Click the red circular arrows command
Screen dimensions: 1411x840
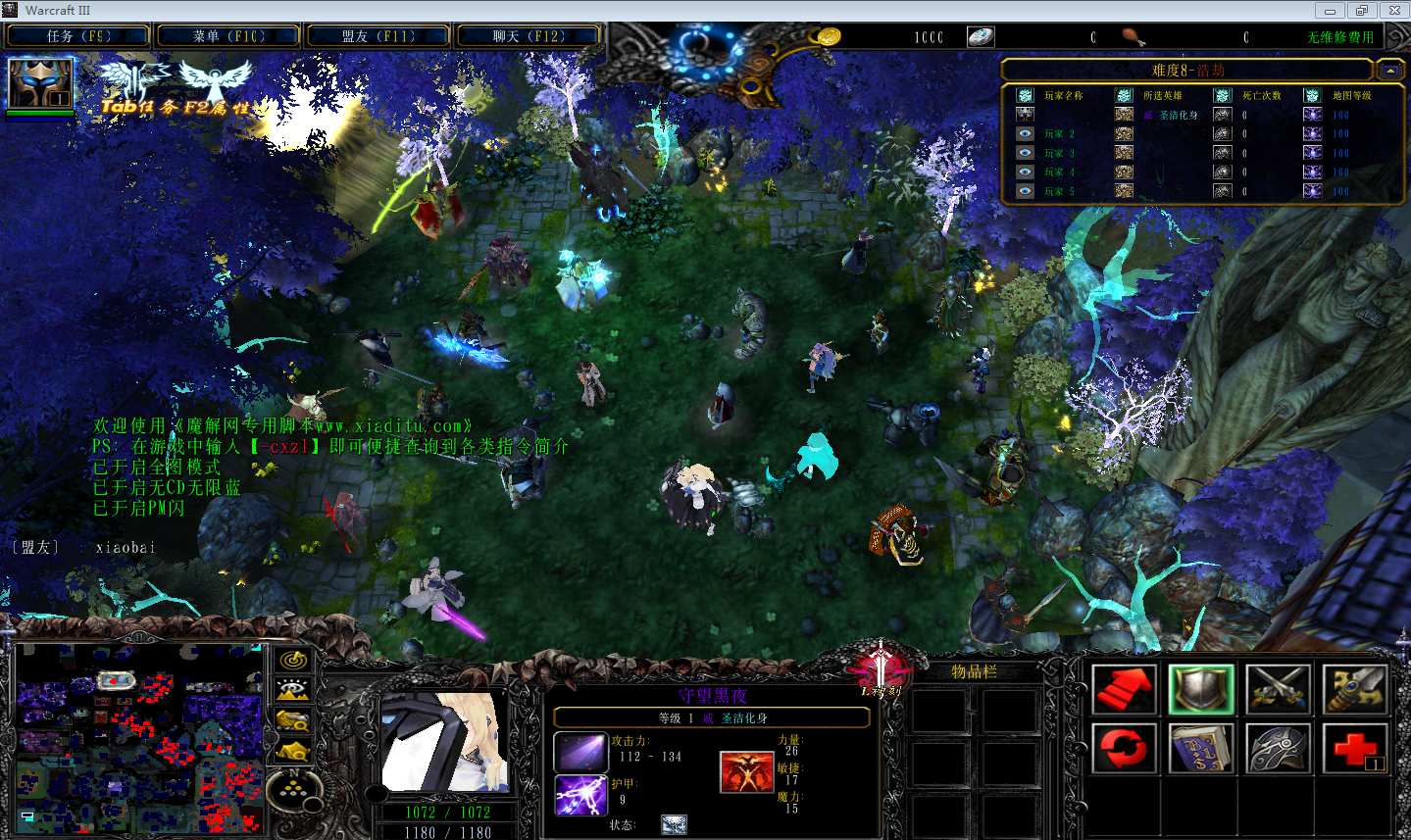coord(1124,748)
